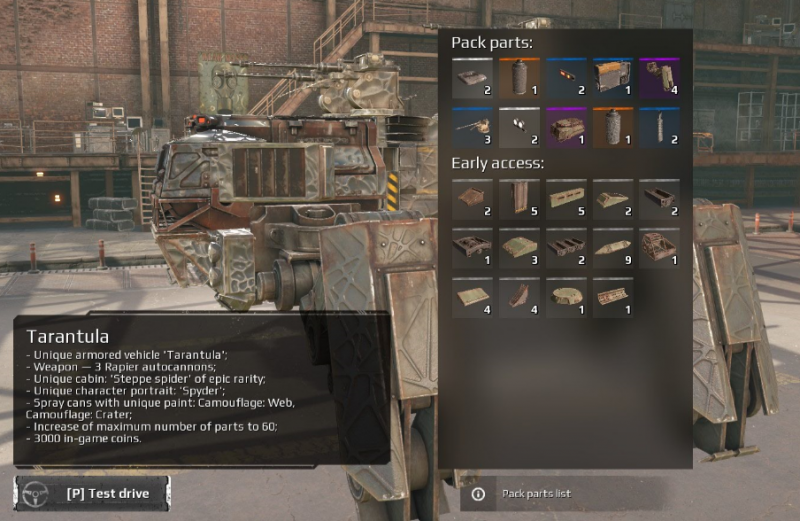Start the Test drive
The height and width of the screenshot is (521, 800).
pos(92,493)
